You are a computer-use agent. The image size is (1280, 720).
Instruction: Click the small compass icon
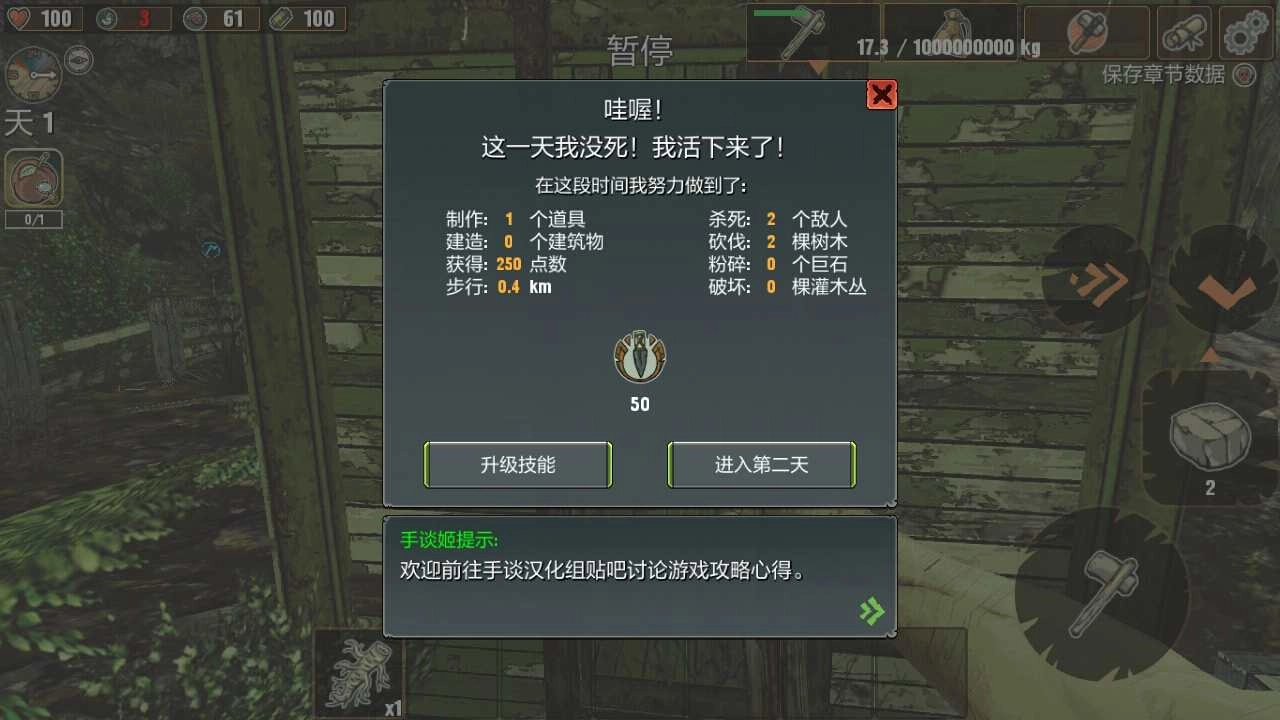pyautogui.click(x=78, y=60)
